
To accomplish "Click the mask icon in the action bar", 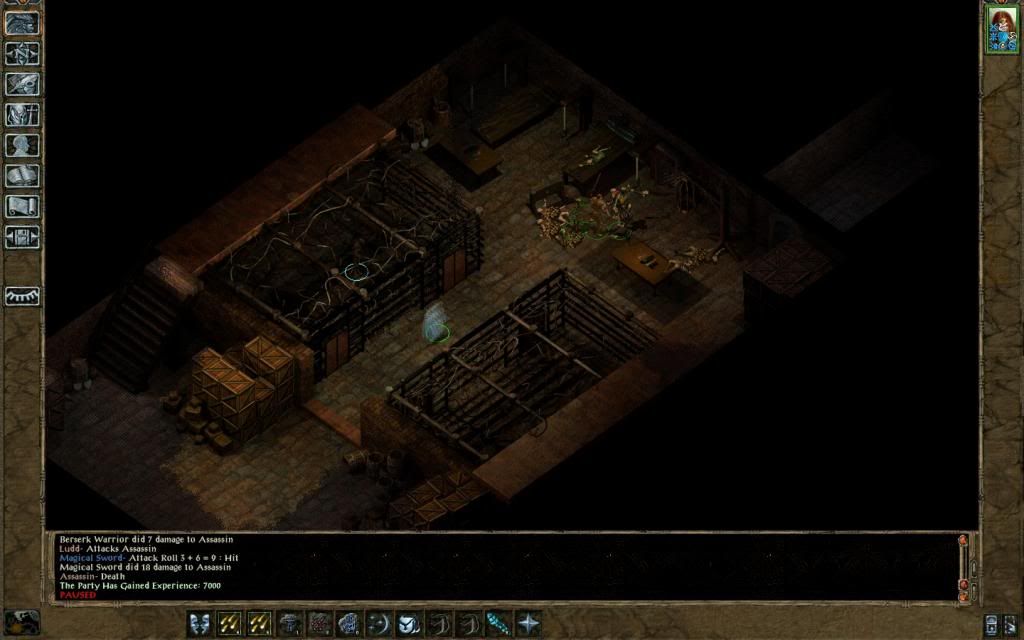I will coord(200,623).
